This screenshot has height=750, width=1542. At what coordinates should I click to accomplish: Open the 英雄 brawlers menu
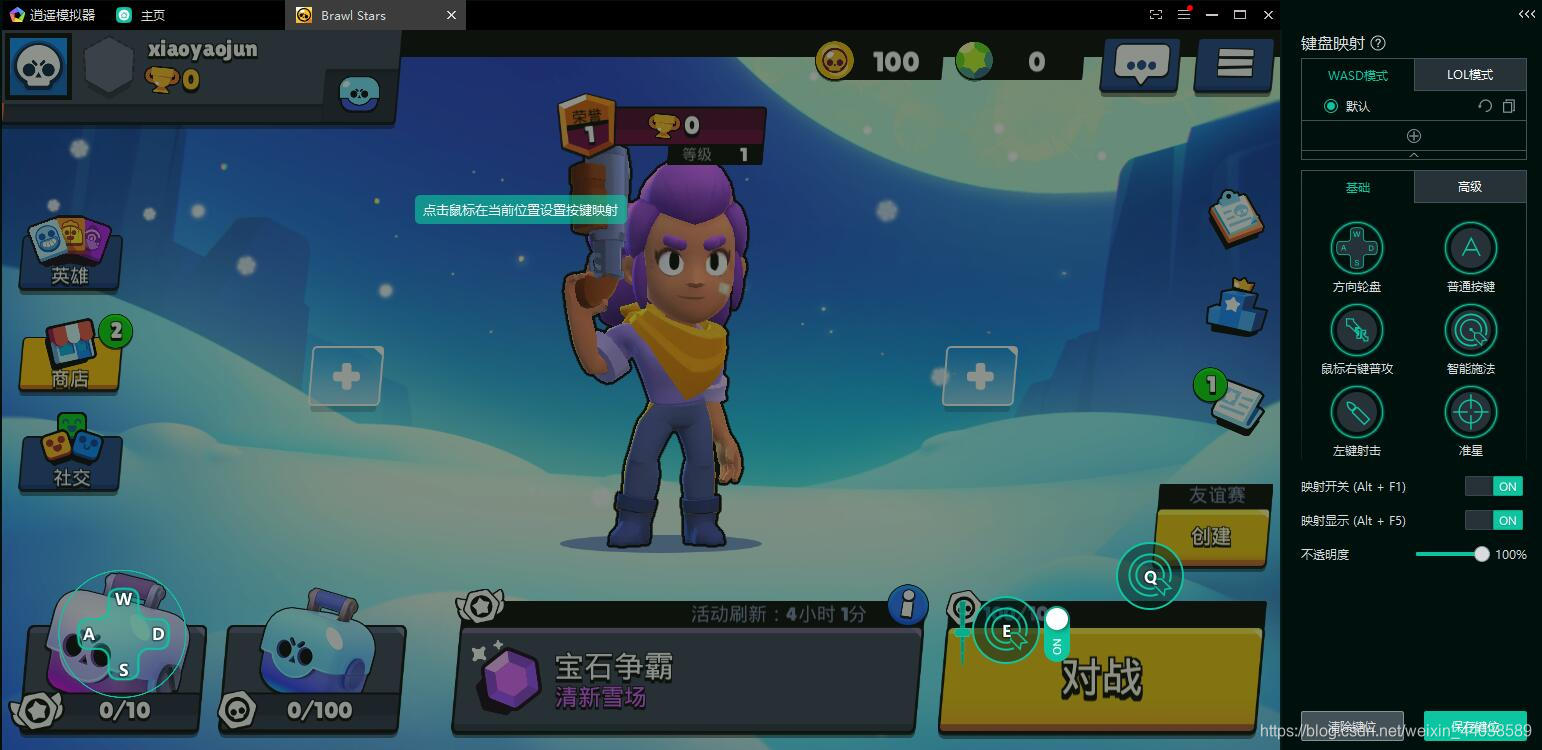point(70,253)
